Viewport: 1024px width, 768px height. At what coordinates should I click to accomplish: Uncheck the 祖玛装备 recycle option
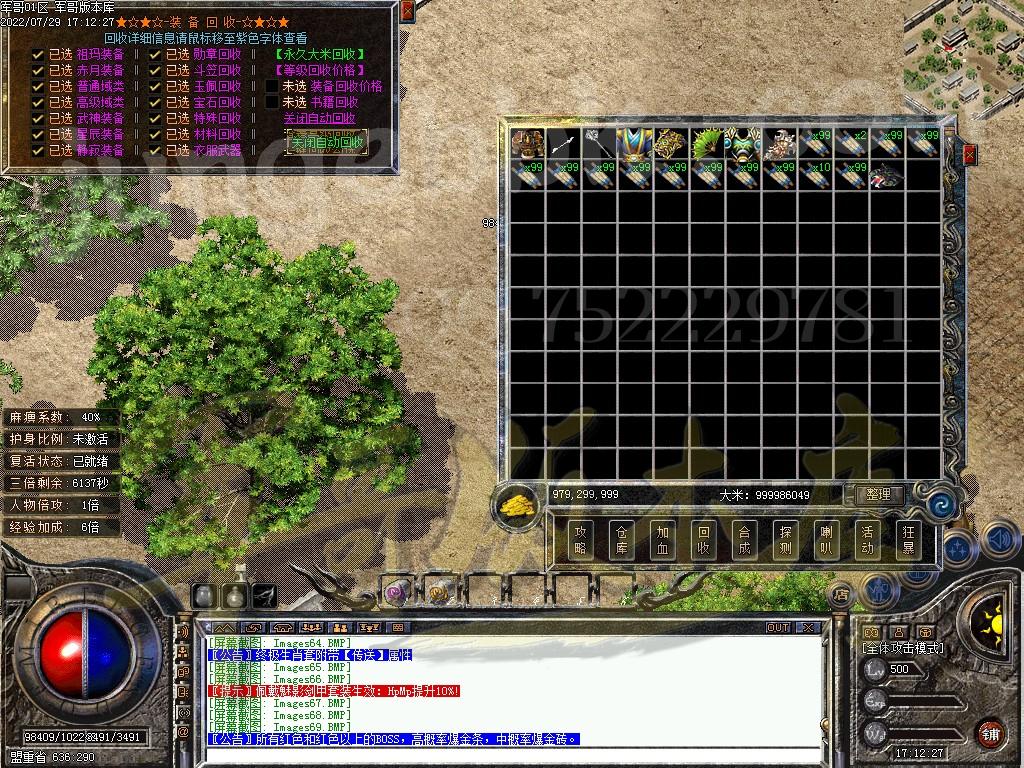[x=38, y=54]
